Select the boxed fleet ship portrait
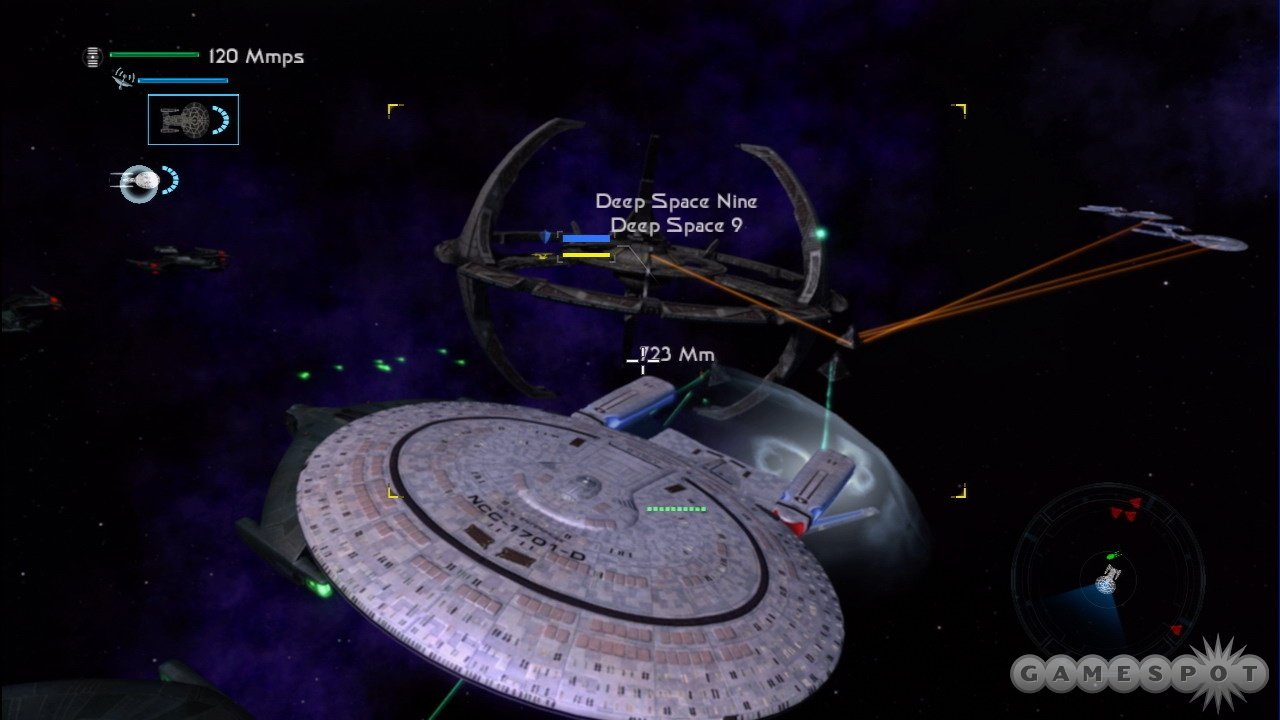 tap(193, 119)
